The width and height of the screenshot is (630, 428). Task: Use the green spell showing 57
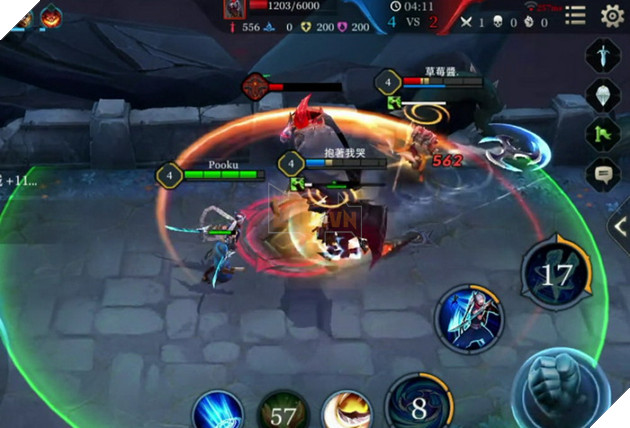(x=282, y=413)
